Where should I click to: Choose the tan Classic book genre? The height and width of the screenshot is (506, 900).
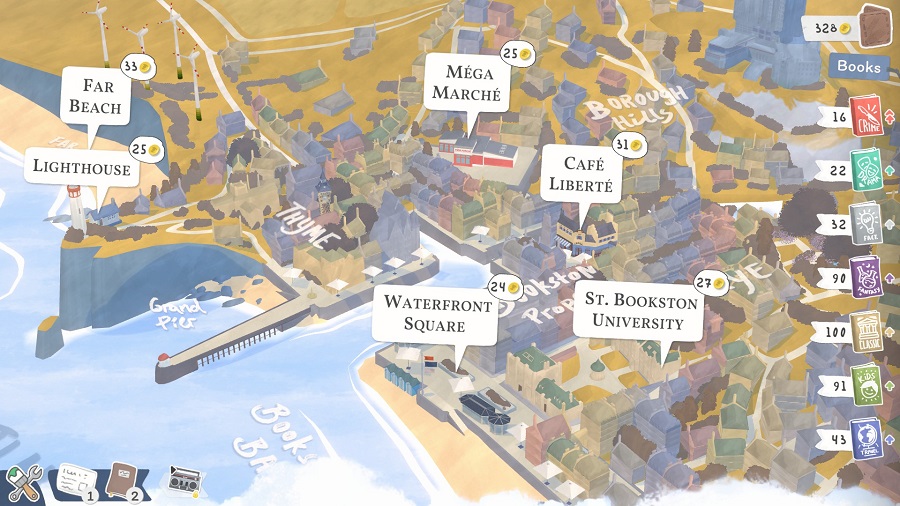click(x=866, y=330)
